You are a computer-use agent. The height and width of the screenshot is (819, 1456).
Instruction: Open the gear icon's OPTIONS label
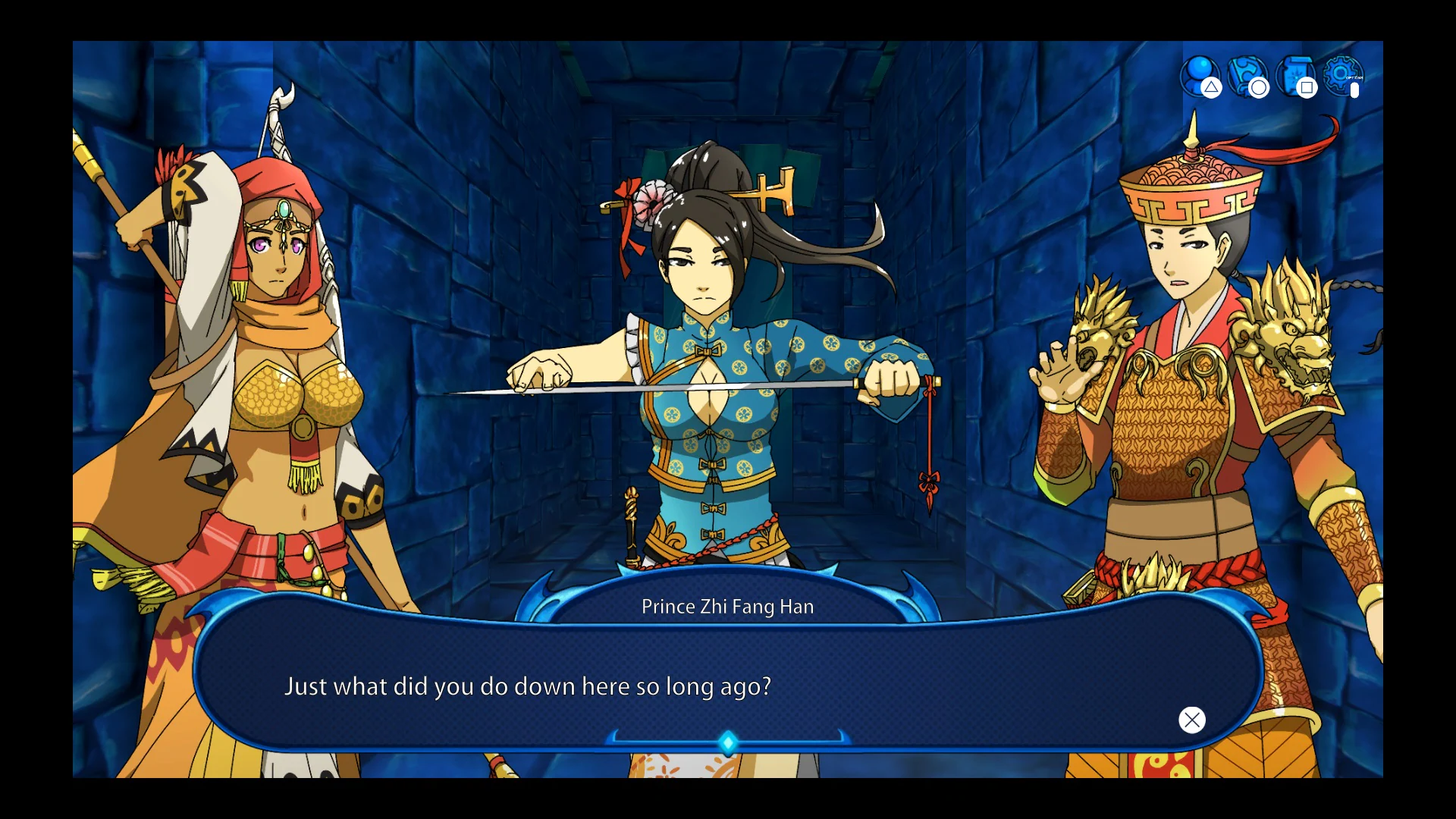pos(1354,78)
